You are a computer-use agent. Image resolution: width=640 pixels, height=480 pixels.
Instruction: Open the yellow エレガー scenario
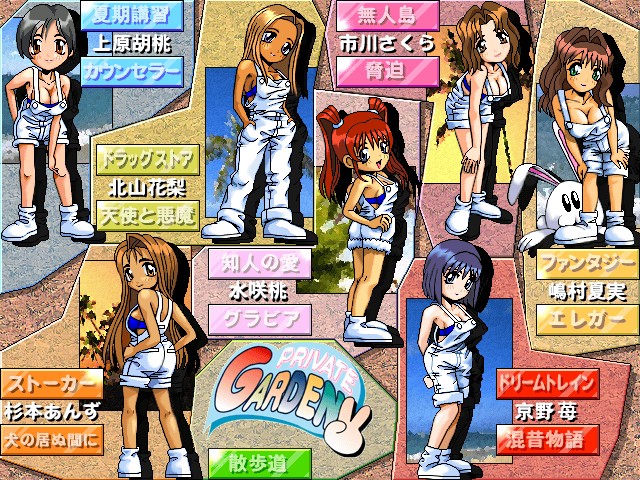(x=586, y=319)
